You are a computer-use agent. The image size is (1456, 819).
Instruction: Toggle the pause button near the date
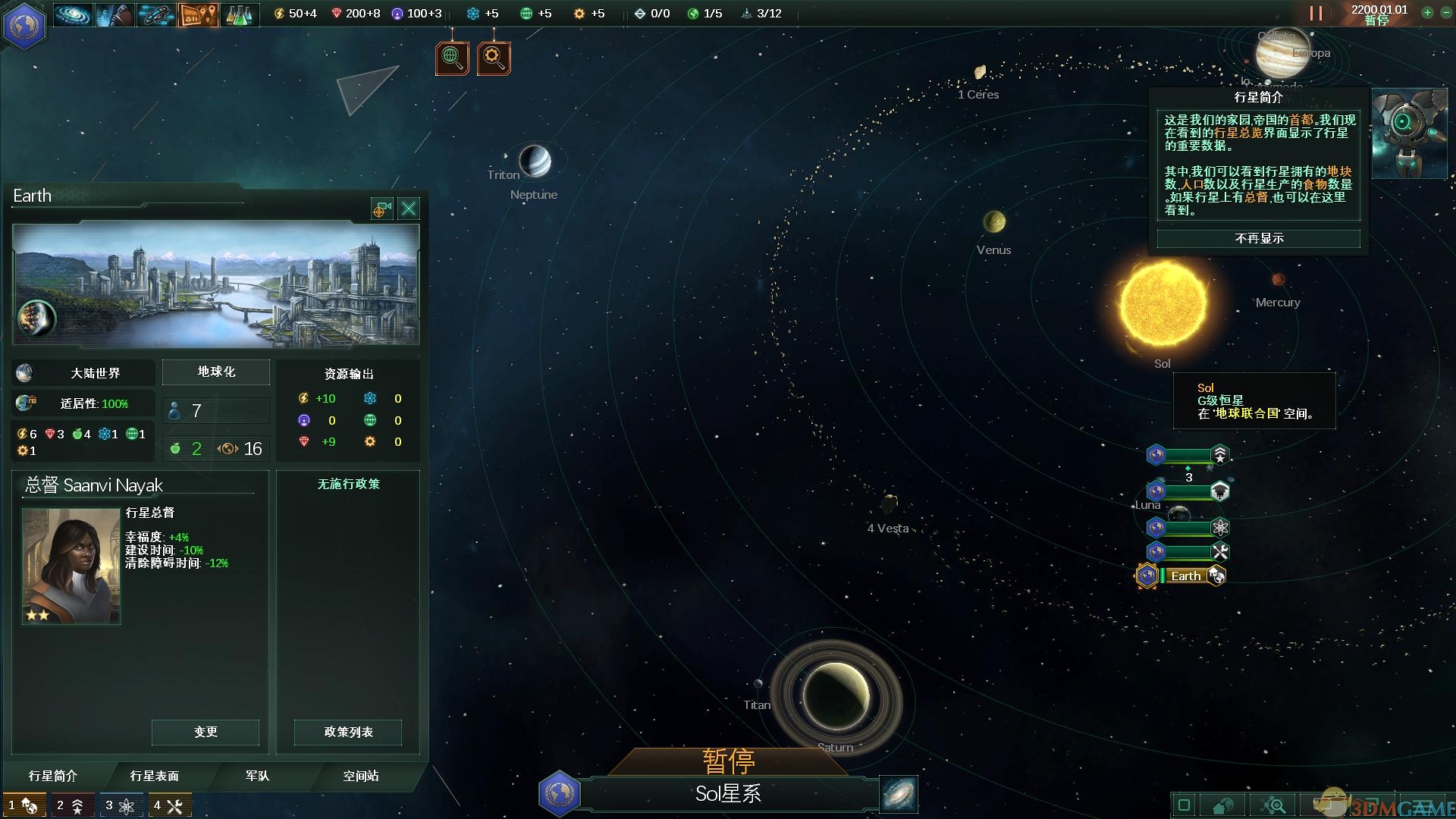[1316, 13]
